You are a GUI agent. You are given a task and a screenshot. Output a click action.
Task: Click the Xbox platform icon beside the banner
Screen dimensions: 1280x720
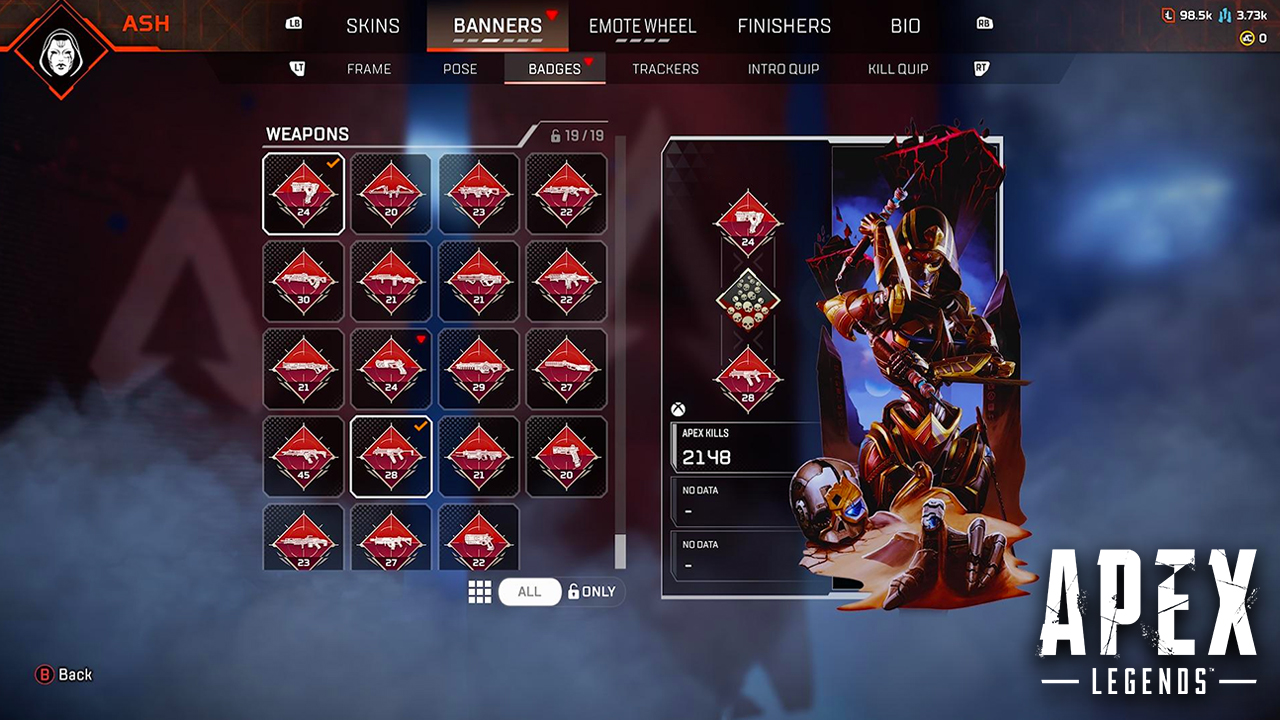680,405
